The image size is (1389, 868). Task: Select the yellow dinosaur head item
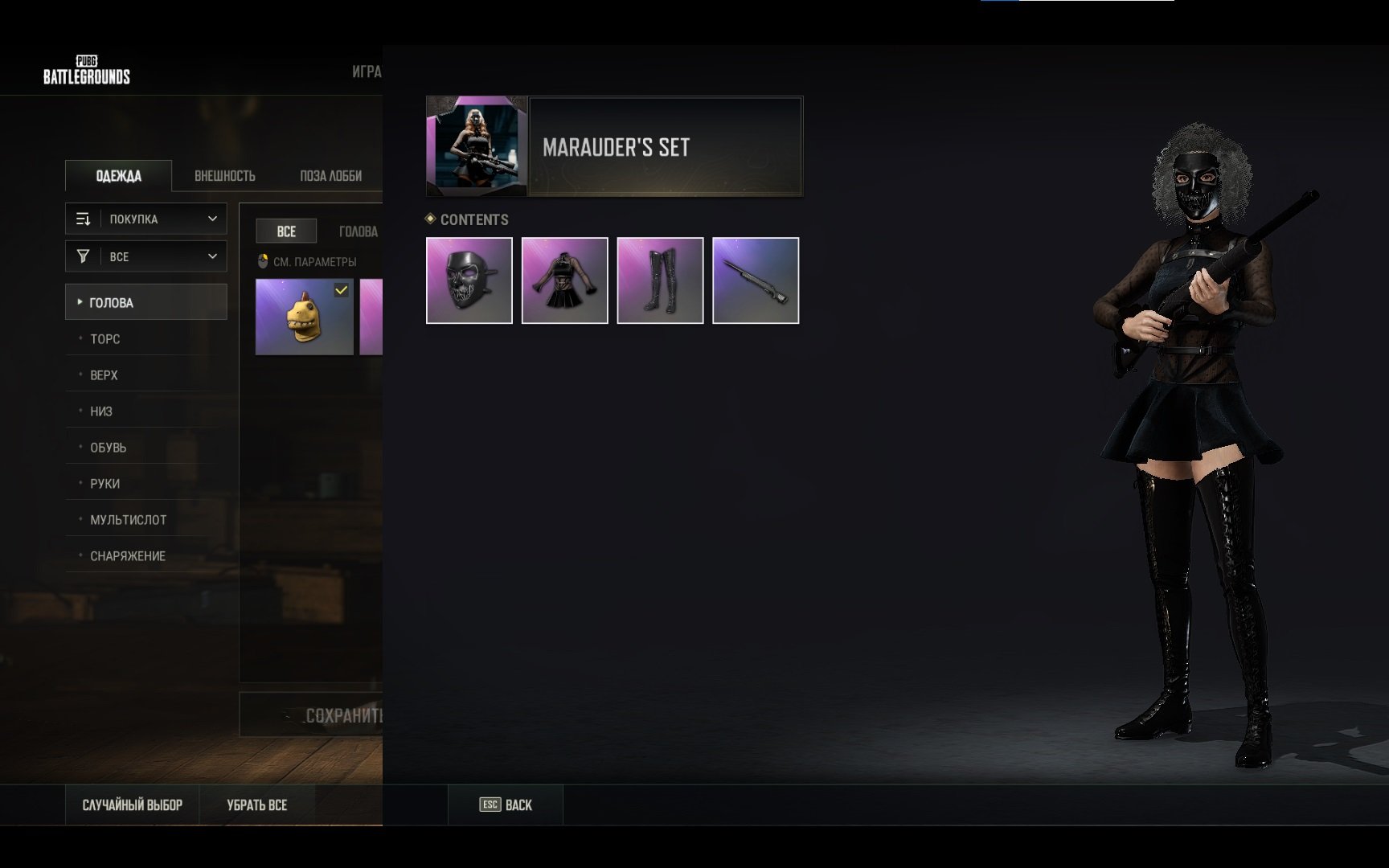pos(304,317)
